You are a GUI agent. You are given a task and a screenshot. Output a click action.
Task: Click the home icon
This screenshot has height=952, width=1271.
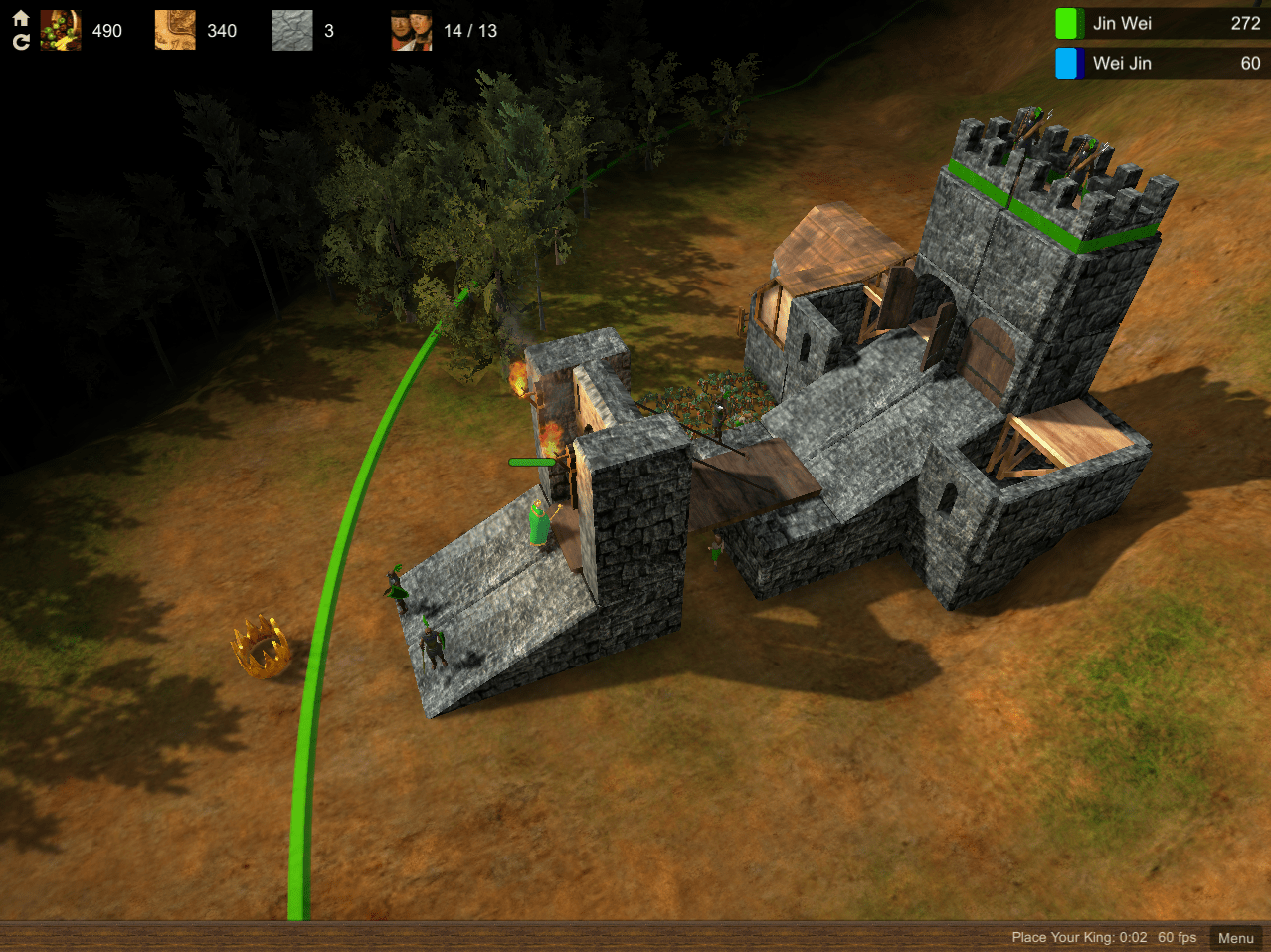[20, 18]
